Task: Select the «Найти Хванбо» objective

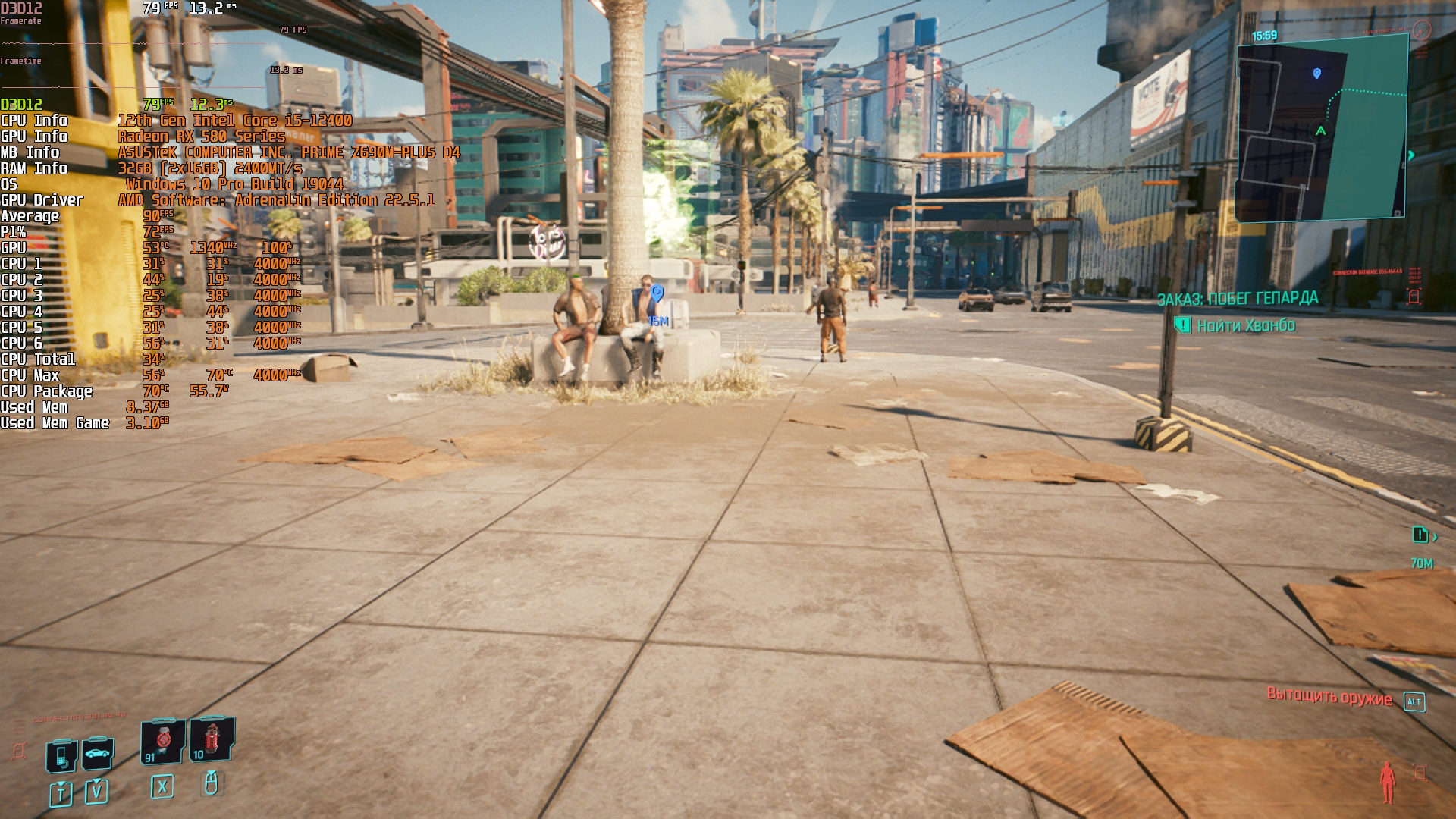Action: click(1246, 326)
